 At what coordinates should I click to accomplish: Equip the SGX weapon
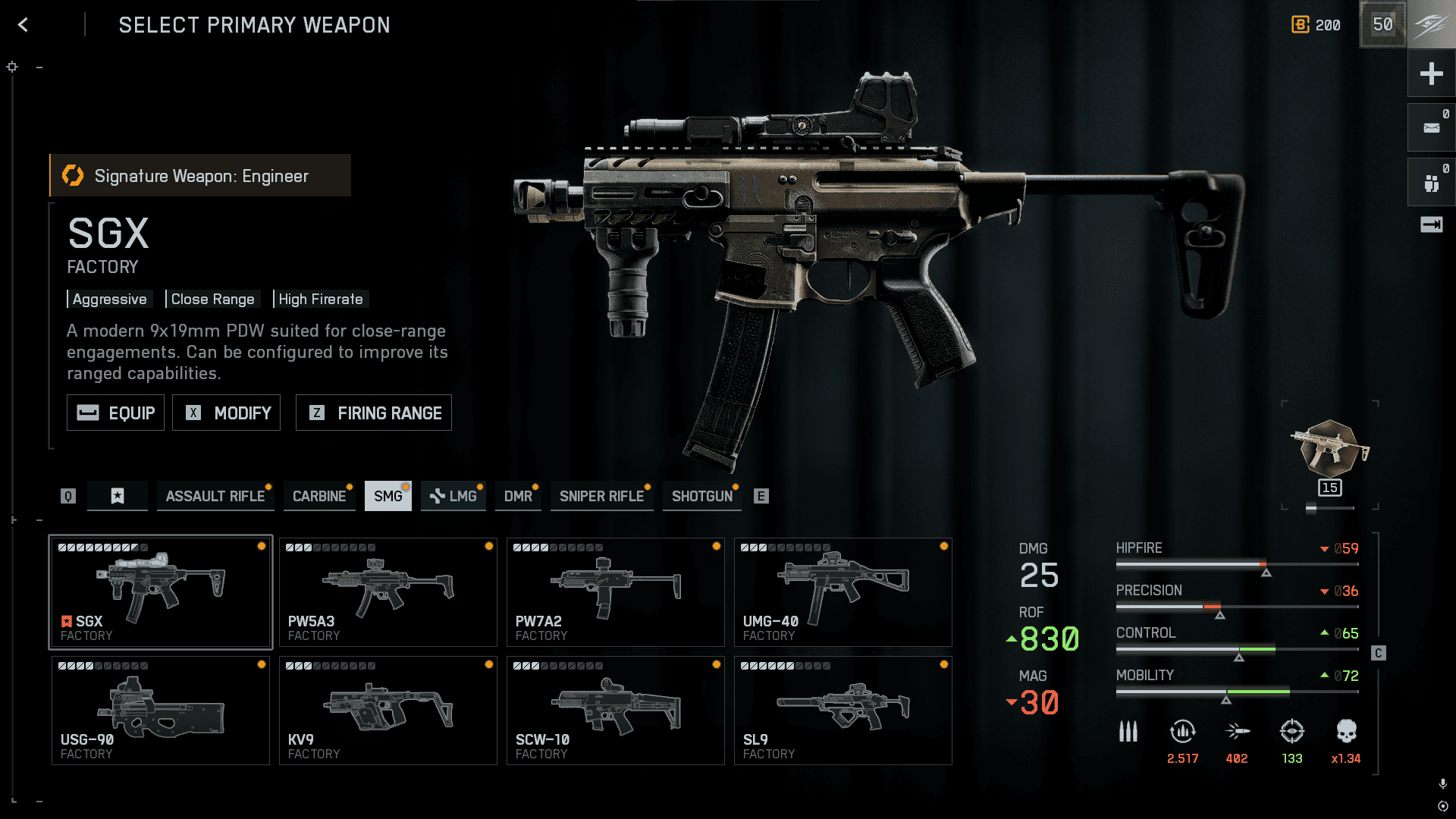[115, 413]
